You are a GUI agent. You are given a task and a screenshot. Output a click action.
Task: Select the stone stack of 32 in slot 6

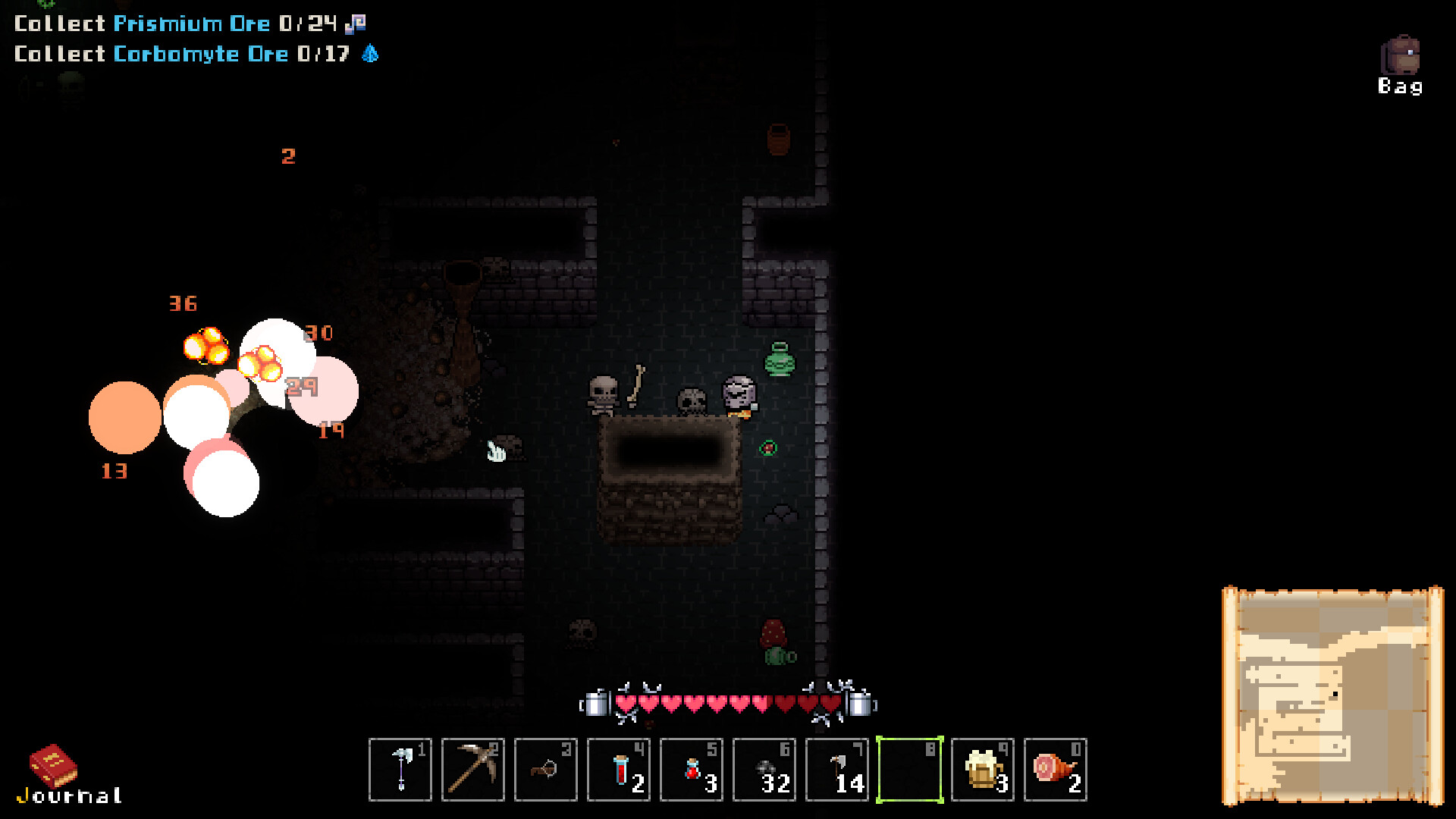click(x=764, y=770)
